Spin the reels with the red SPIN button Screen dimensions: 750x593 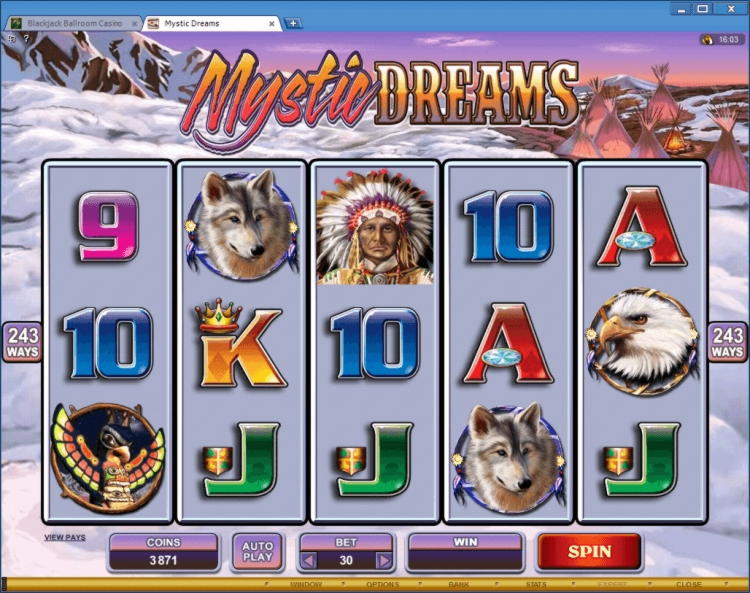[x=589, y=551]
